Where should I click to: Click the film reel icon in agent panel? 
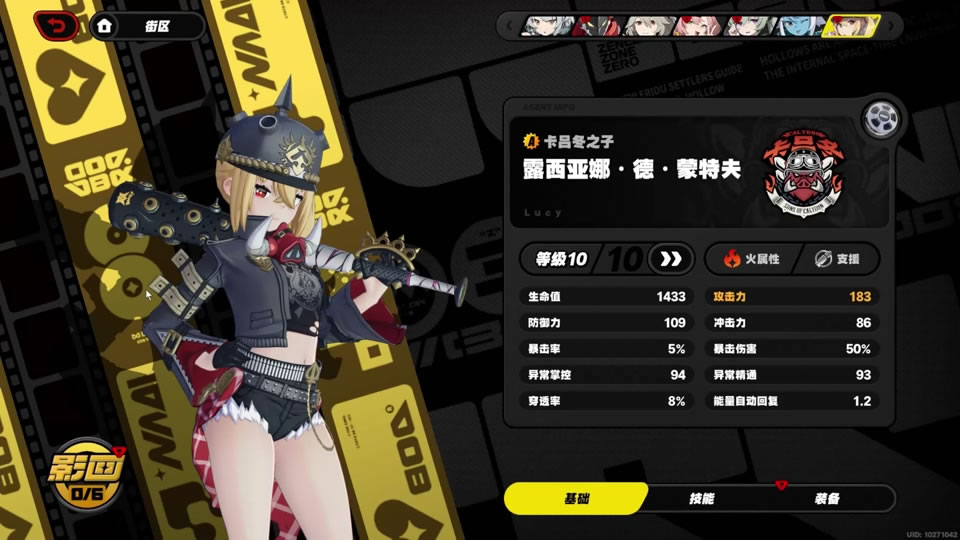pyautogui.click(x=879, y=118)
